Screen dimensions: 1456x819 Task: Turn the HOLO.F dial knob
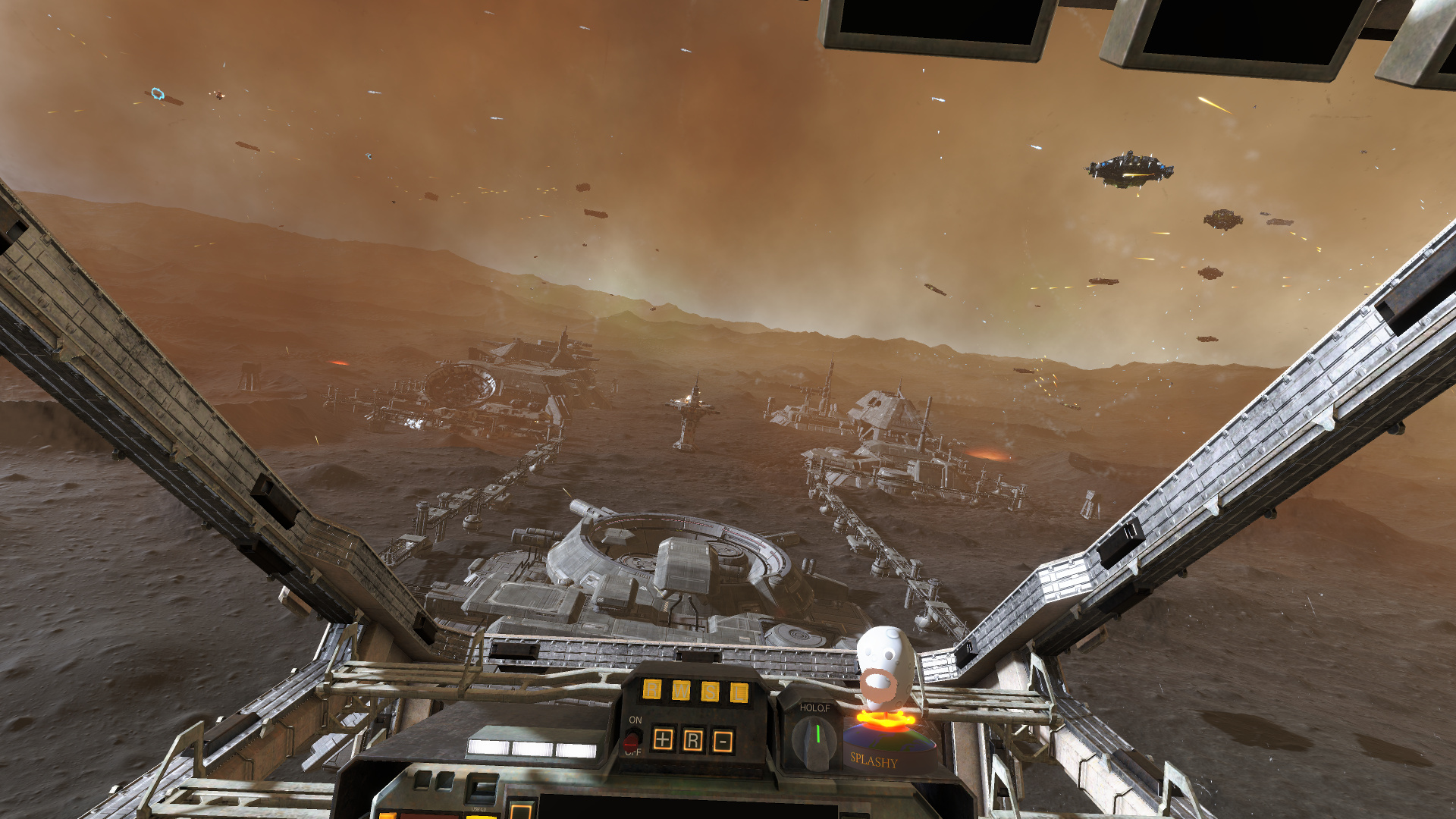(816, 739)
